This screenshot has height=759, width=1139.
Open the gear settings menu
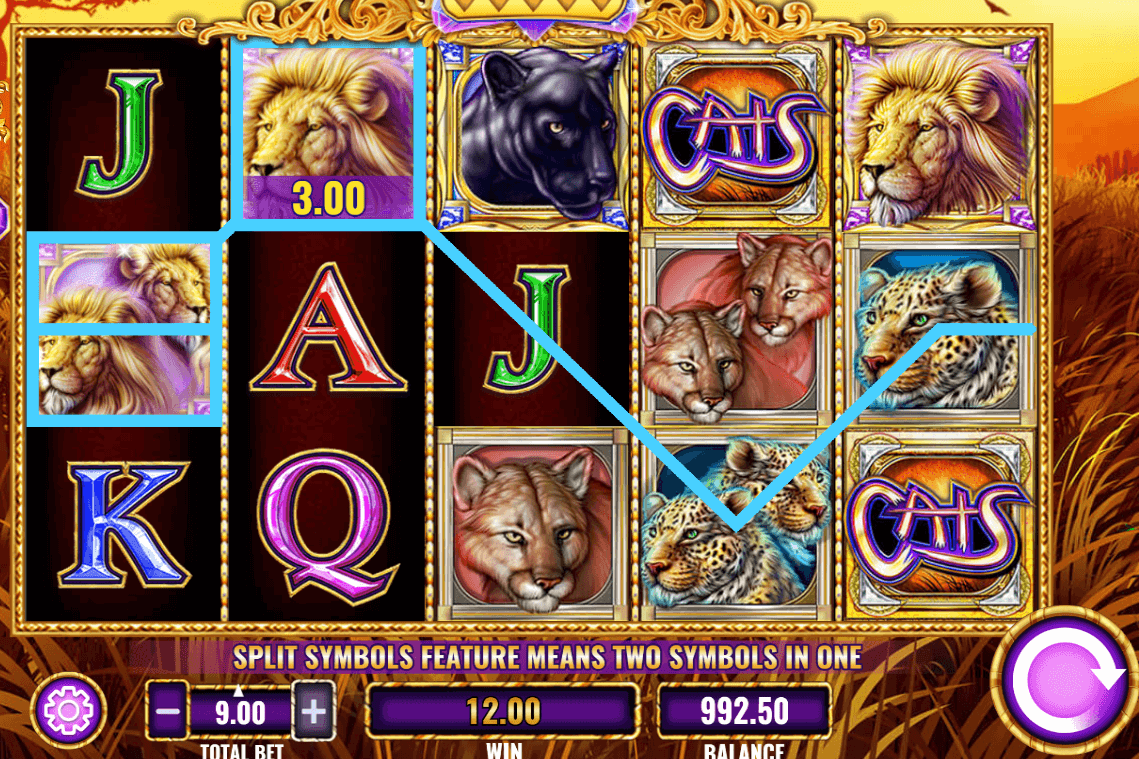click(x=69, y=711)
